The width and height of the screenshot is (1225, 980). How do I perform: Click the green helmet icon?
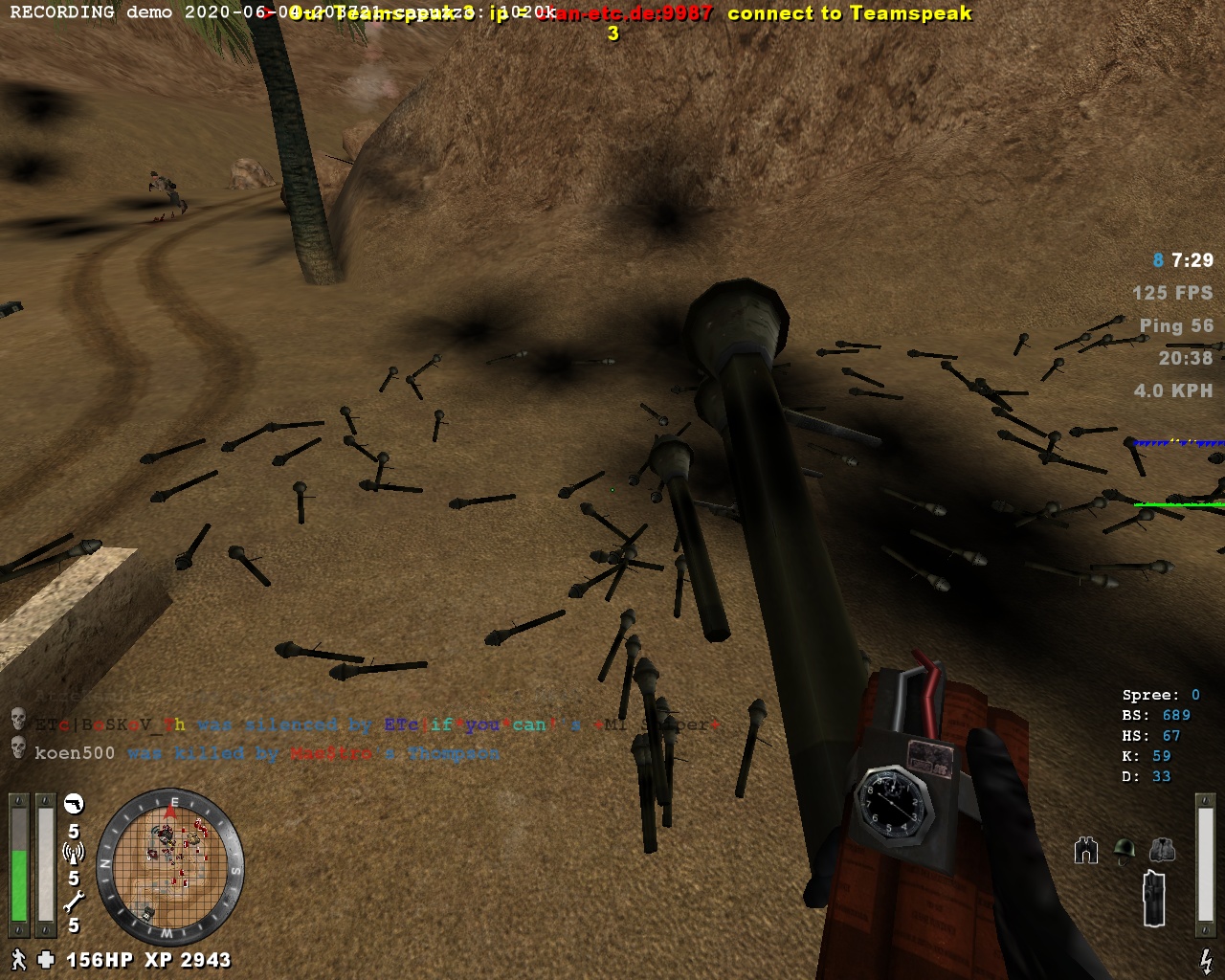(x=1125, y=850)
